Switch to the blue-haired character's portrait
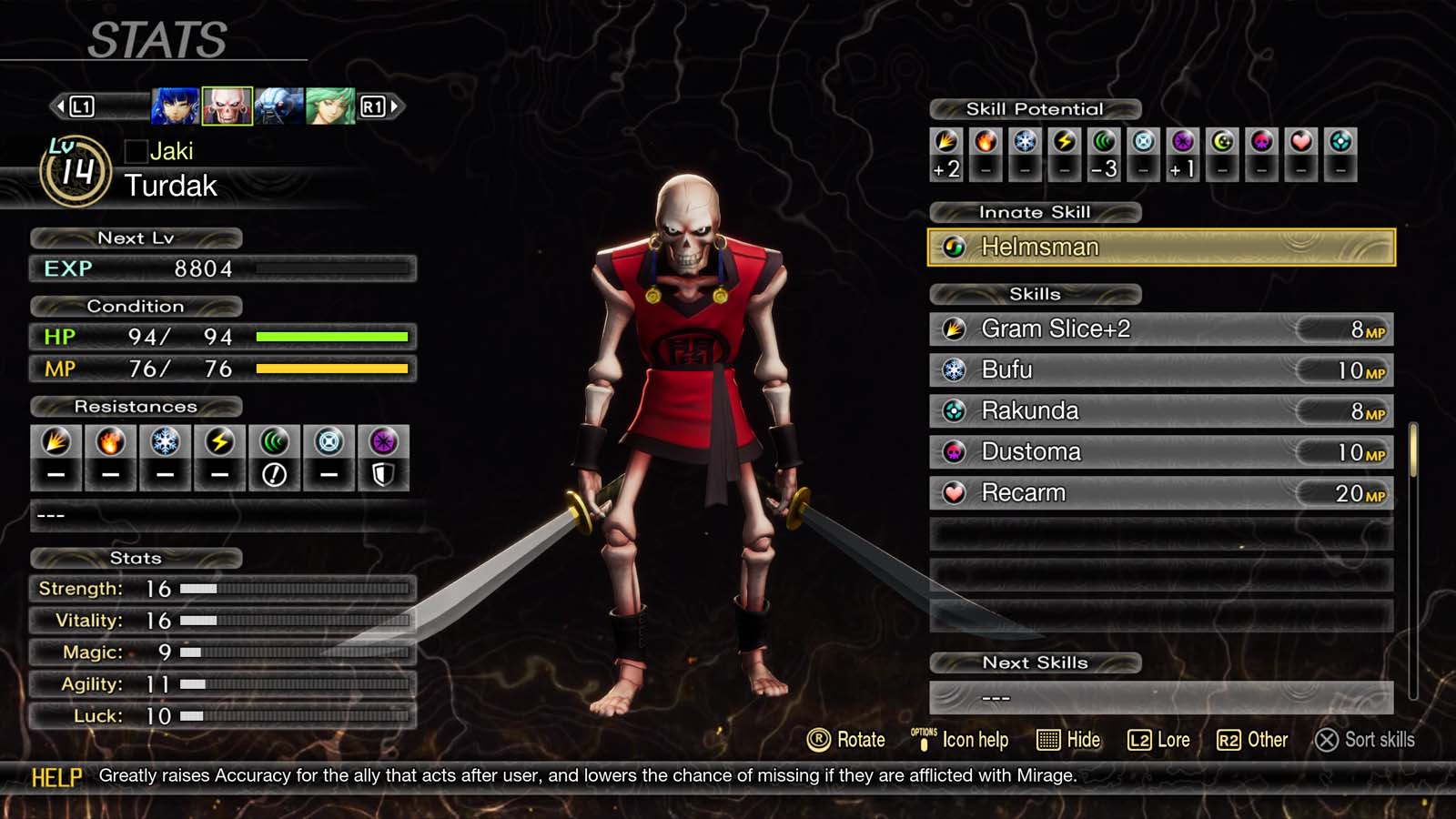 pos(173,105)
